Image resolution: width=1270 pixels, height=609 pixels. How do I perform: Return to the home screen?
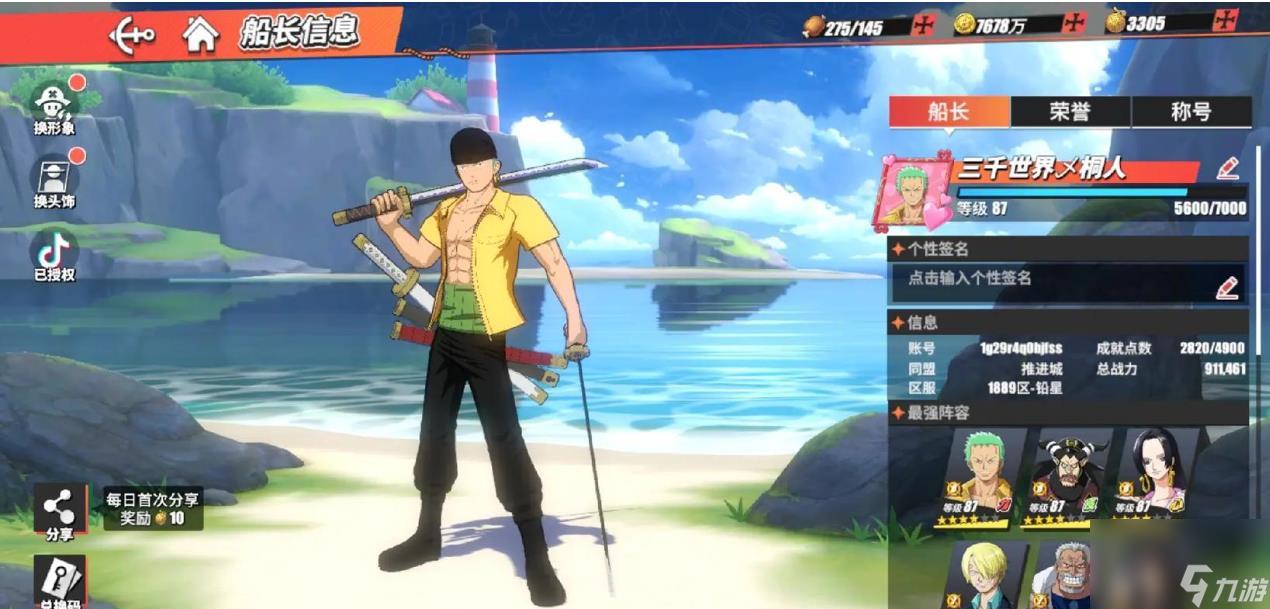point(200,35)
